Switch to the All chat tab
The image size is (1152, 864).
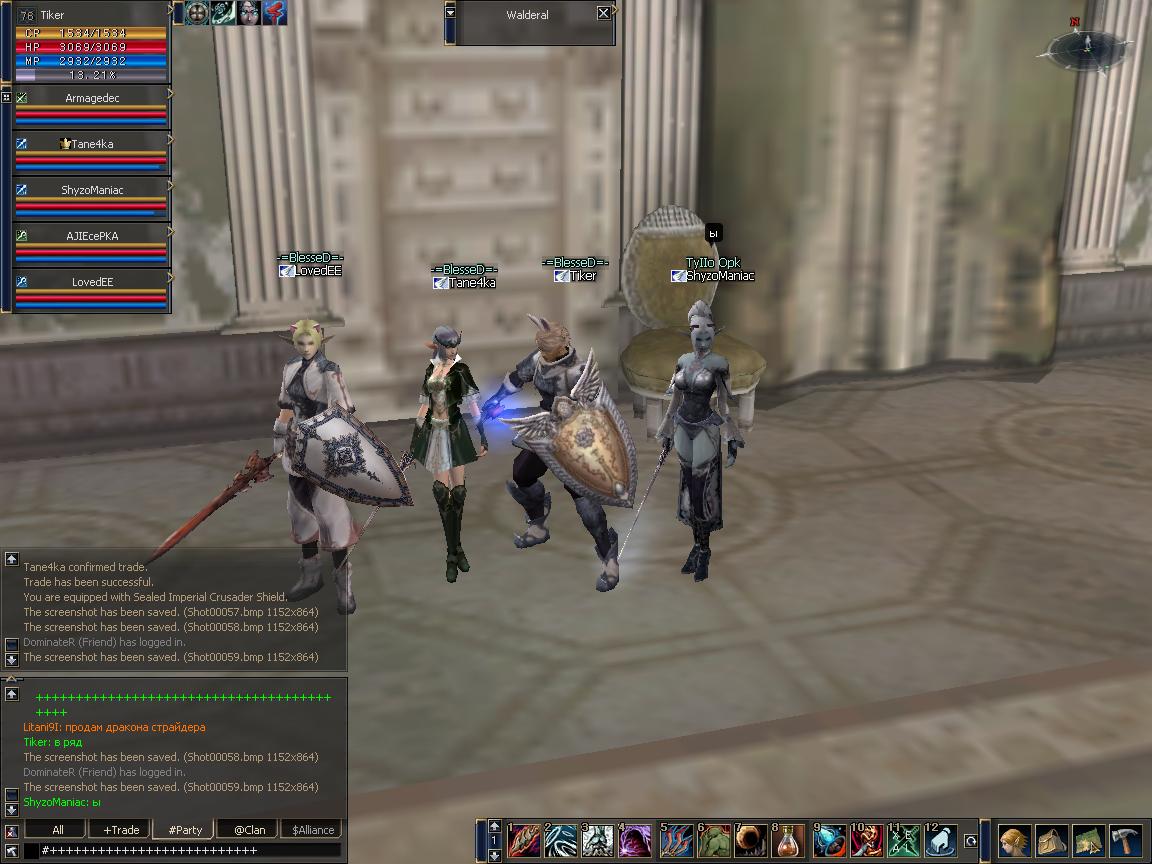click(58, 830)
